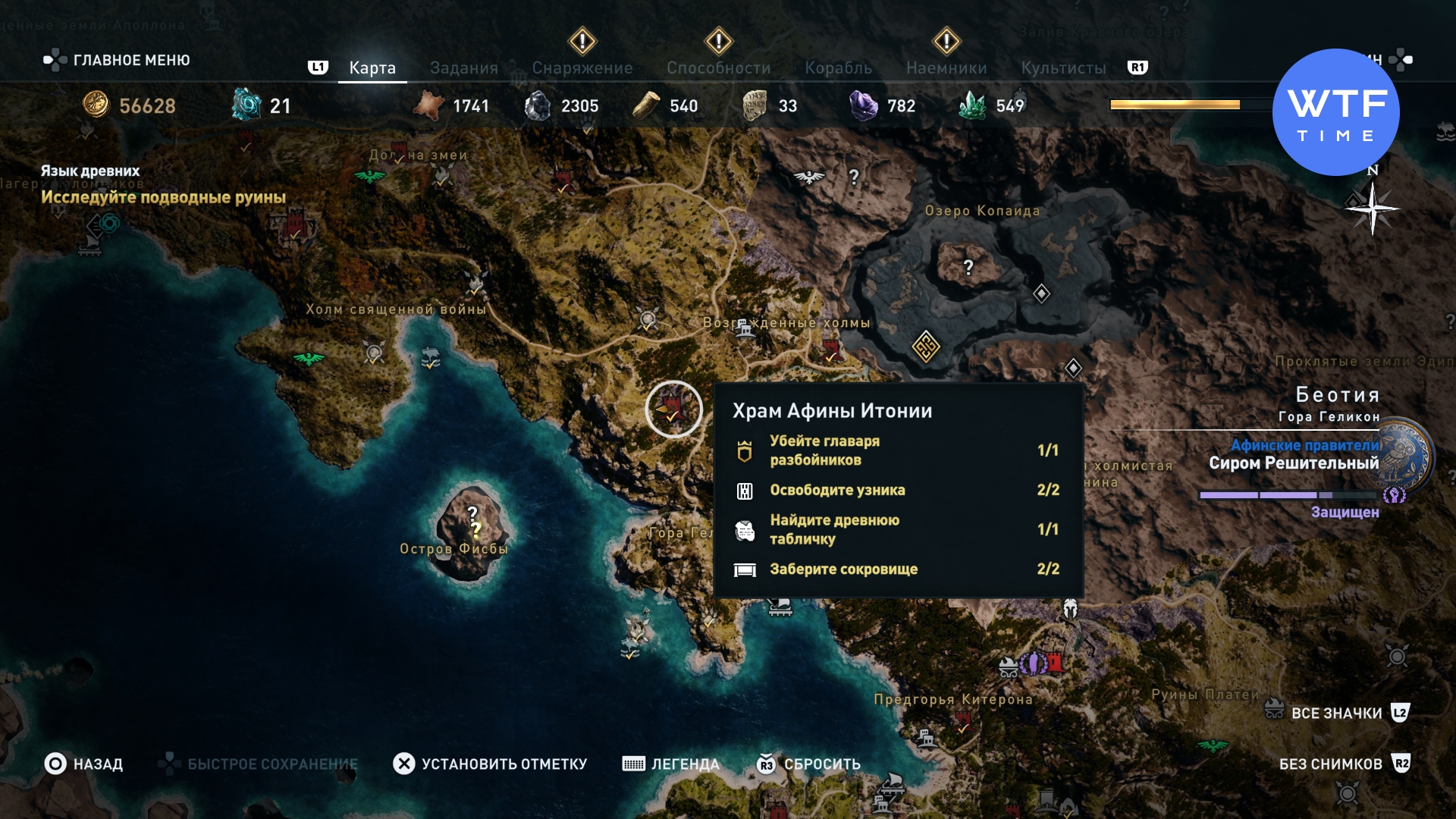The width and height of the screenshot is (1456, 819).
Task: Go to the Корабль tab
Action: click(838, 68)
